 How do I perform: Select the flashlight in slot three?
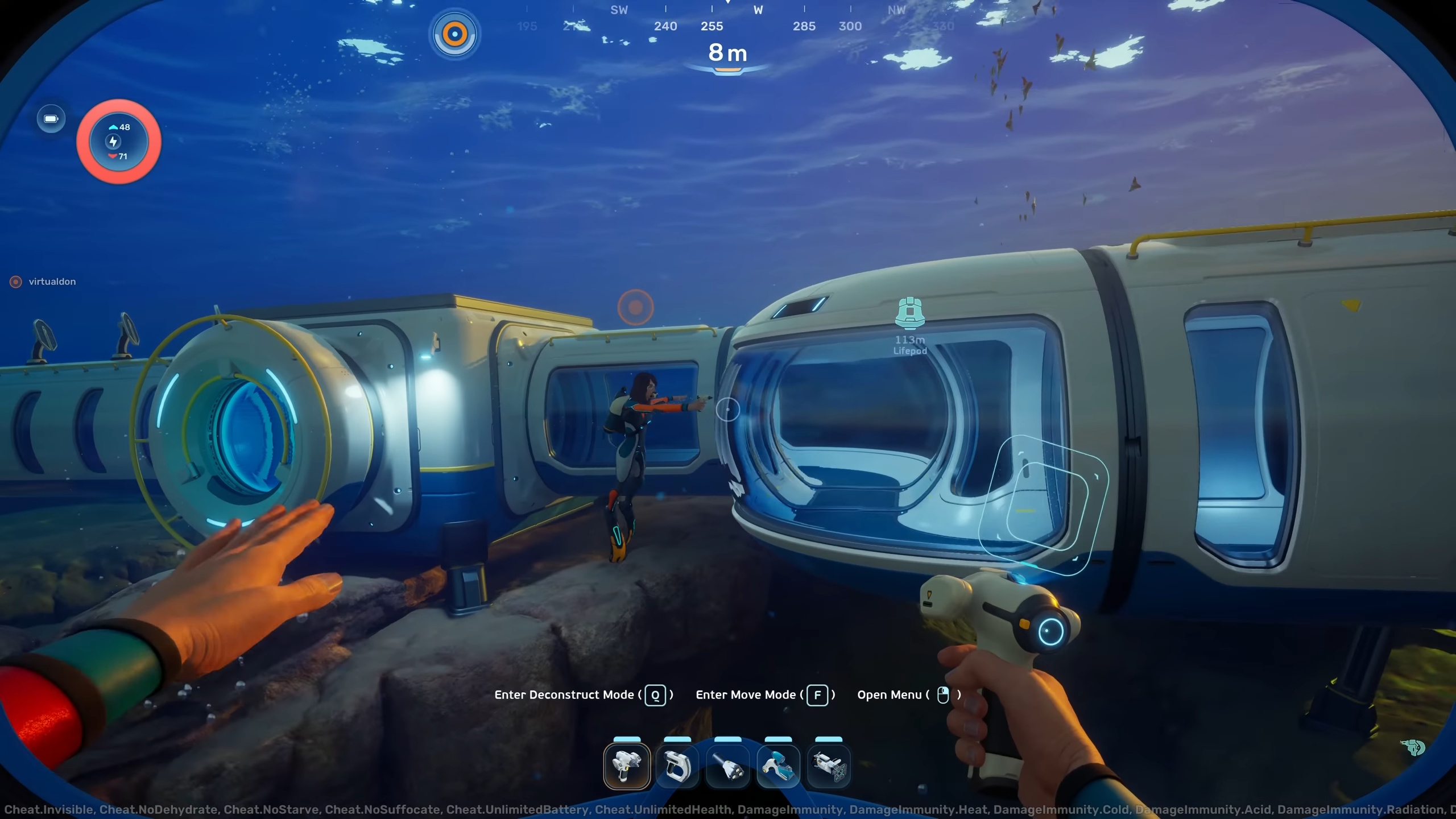[x=728, y=765]
